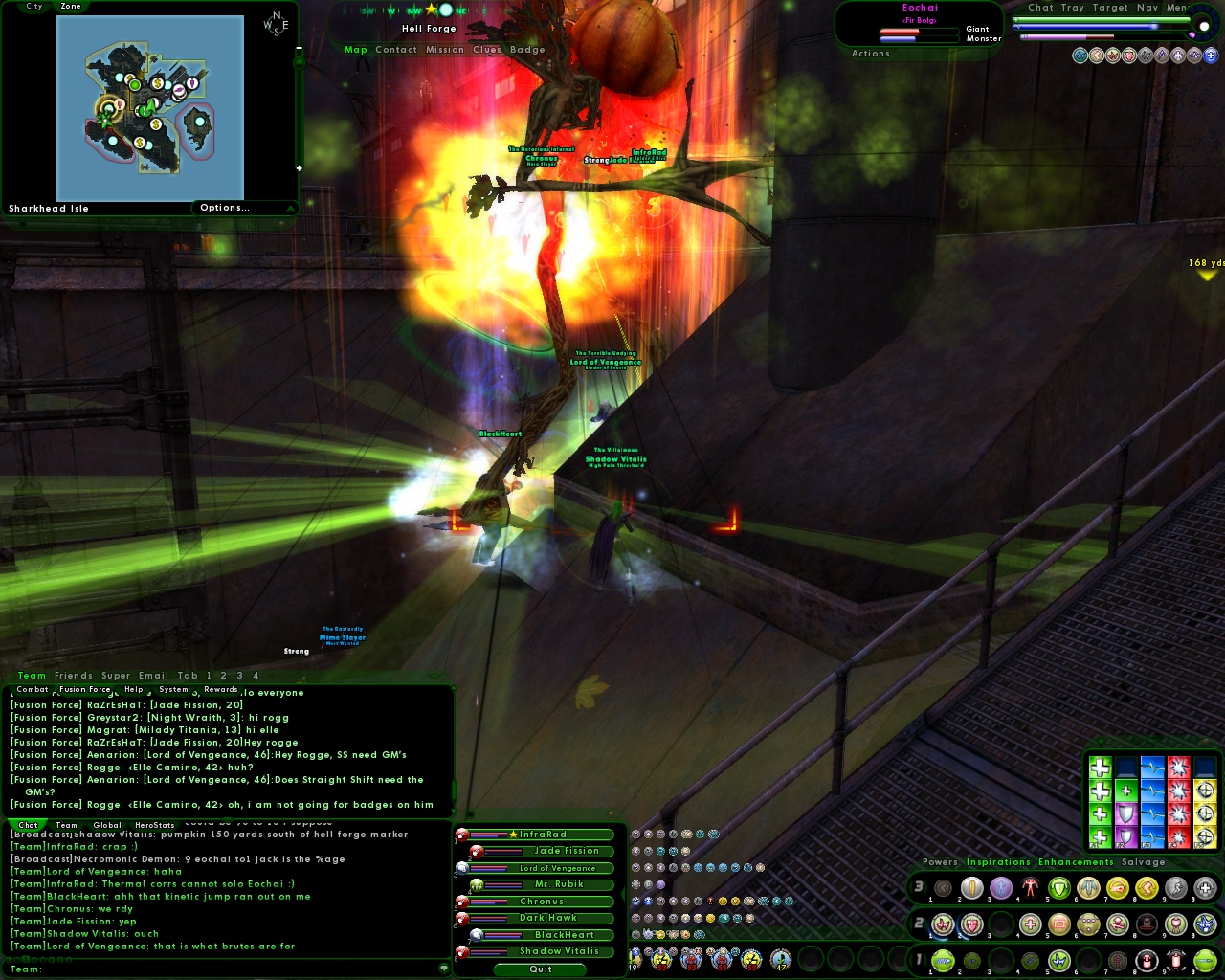Switch to the Clues tab on the map window
The height and width of the screenshot is (980, 1225).
[487, 50]
